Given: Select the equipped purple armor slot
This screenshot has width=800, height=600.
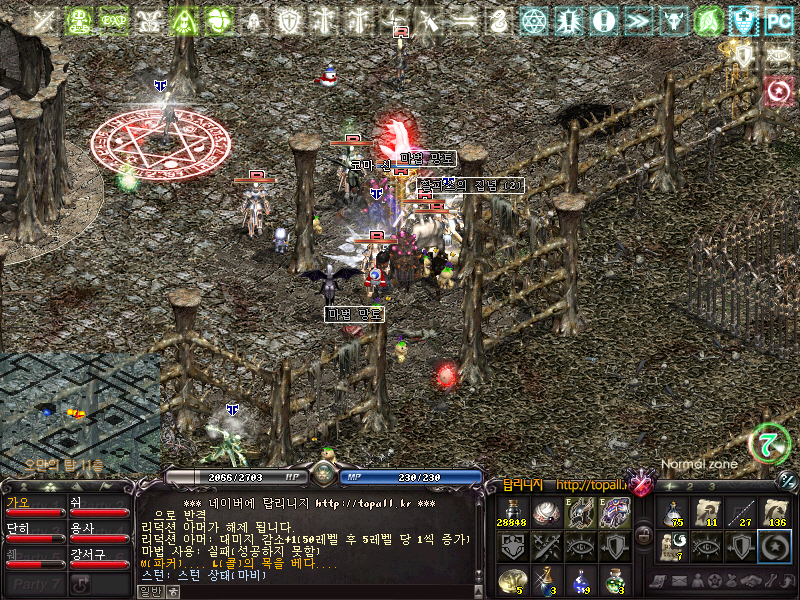Looking at the screenshot, I should [616, 513].
